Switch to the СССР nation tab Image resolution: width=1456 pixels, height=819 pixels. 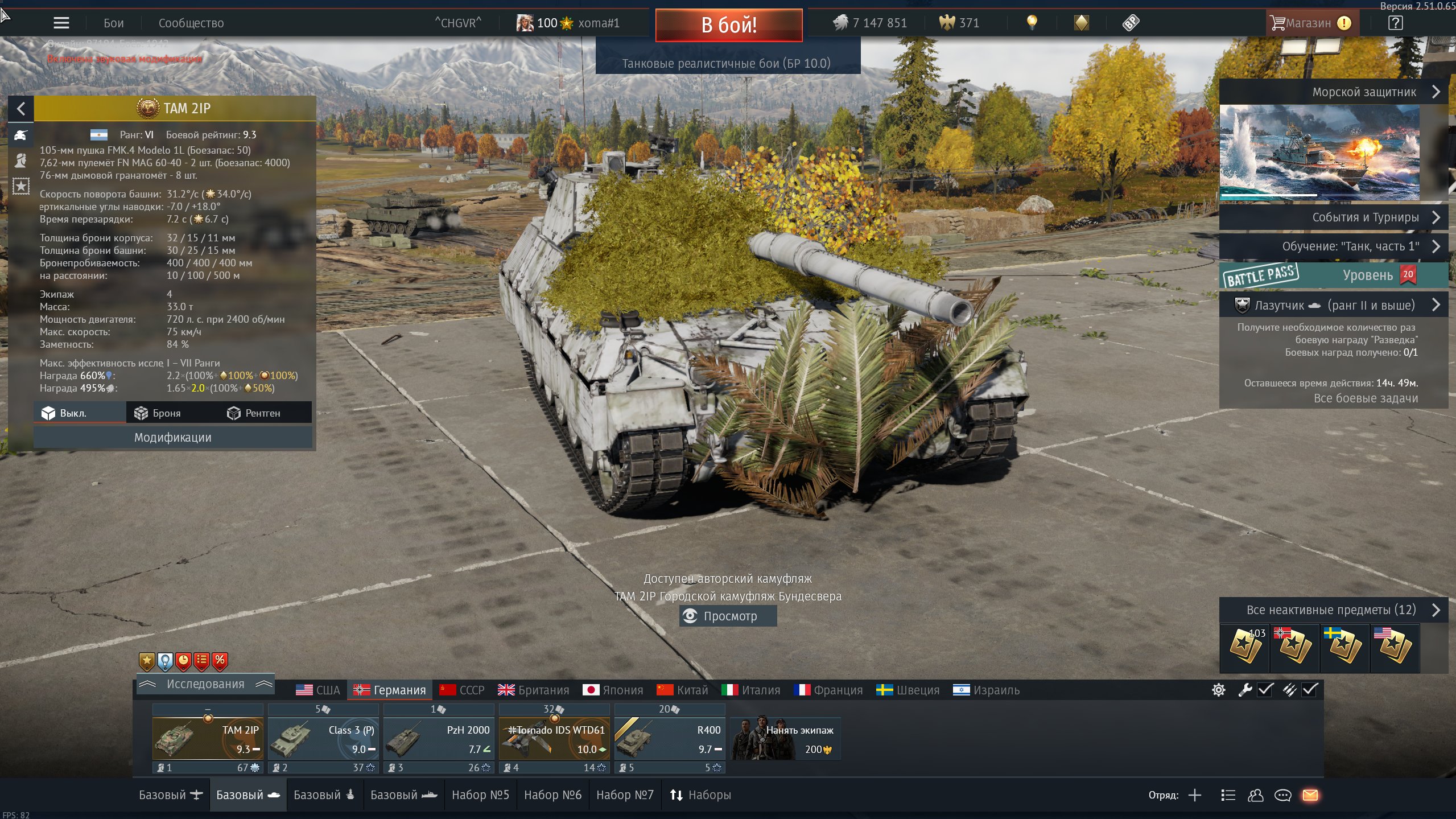[462, 690]
